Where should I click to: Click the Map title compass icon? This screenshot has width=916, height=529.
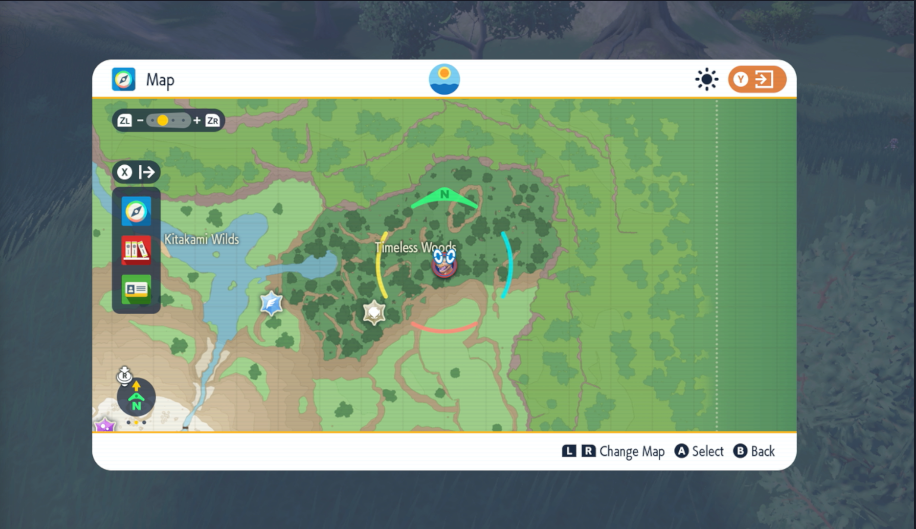123,80
